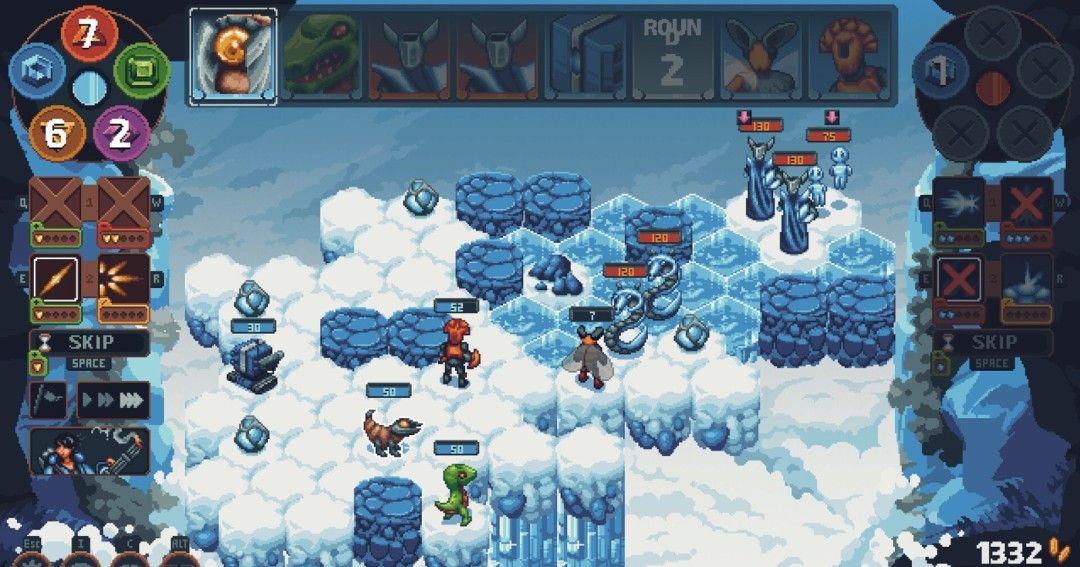The height and width of the screenshot is (567, 1080).
Task: Select the purple resource orb showing 2
Action: coord(121,132)
